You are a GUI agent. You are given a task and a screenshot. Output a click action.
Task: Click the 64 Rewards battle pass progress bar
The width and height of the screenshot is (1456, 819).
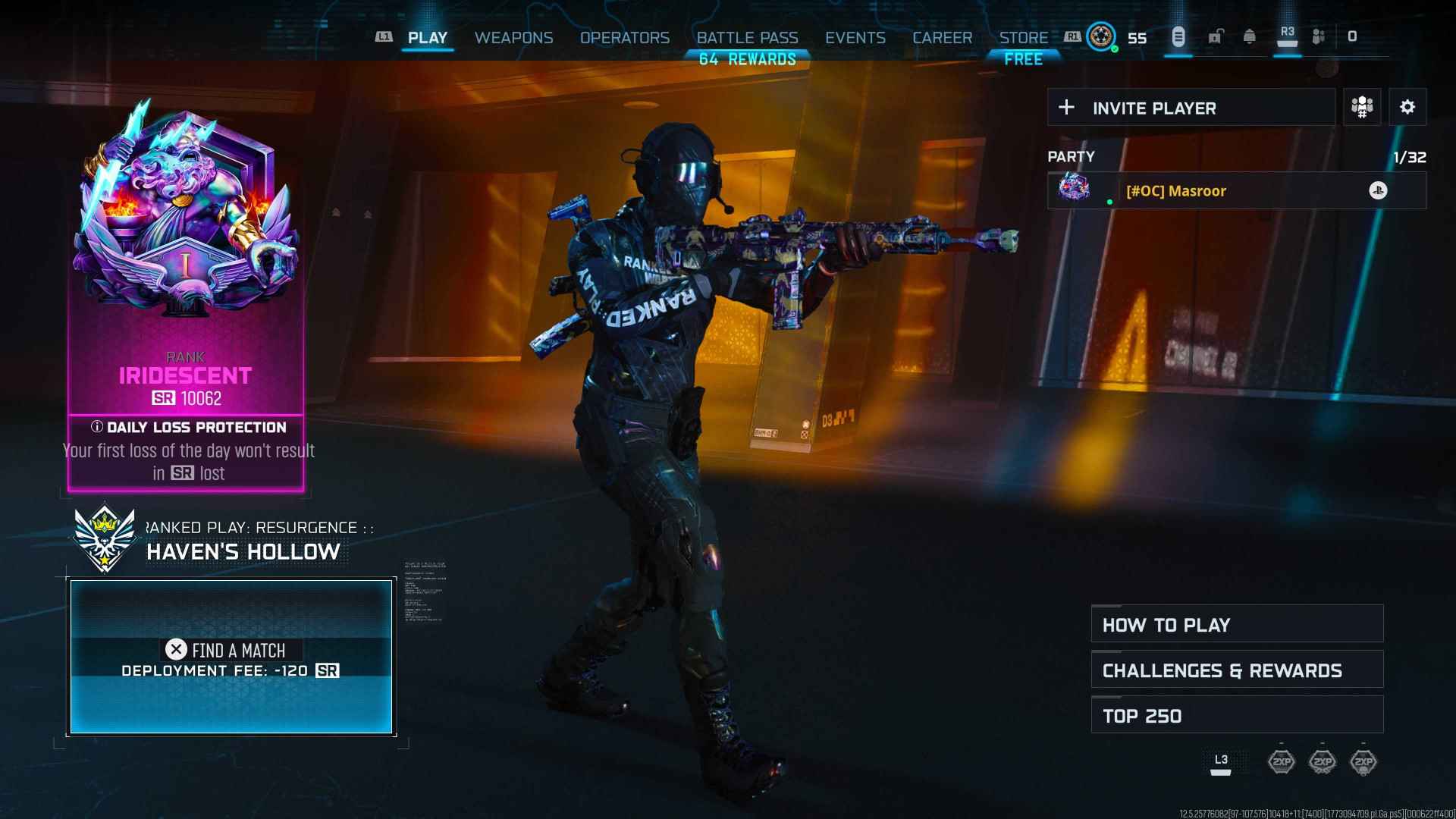tap(747, 59)
